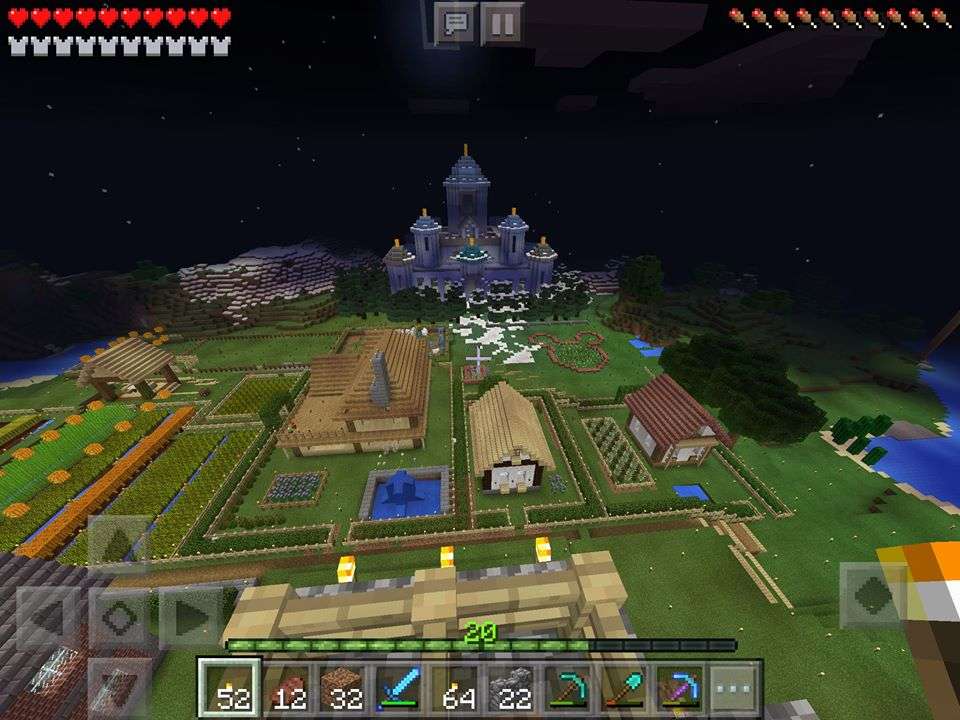The width and height of the screenshot is (960, 720).
Task: Select the stack of 64 torches
Action: [455, 688]
